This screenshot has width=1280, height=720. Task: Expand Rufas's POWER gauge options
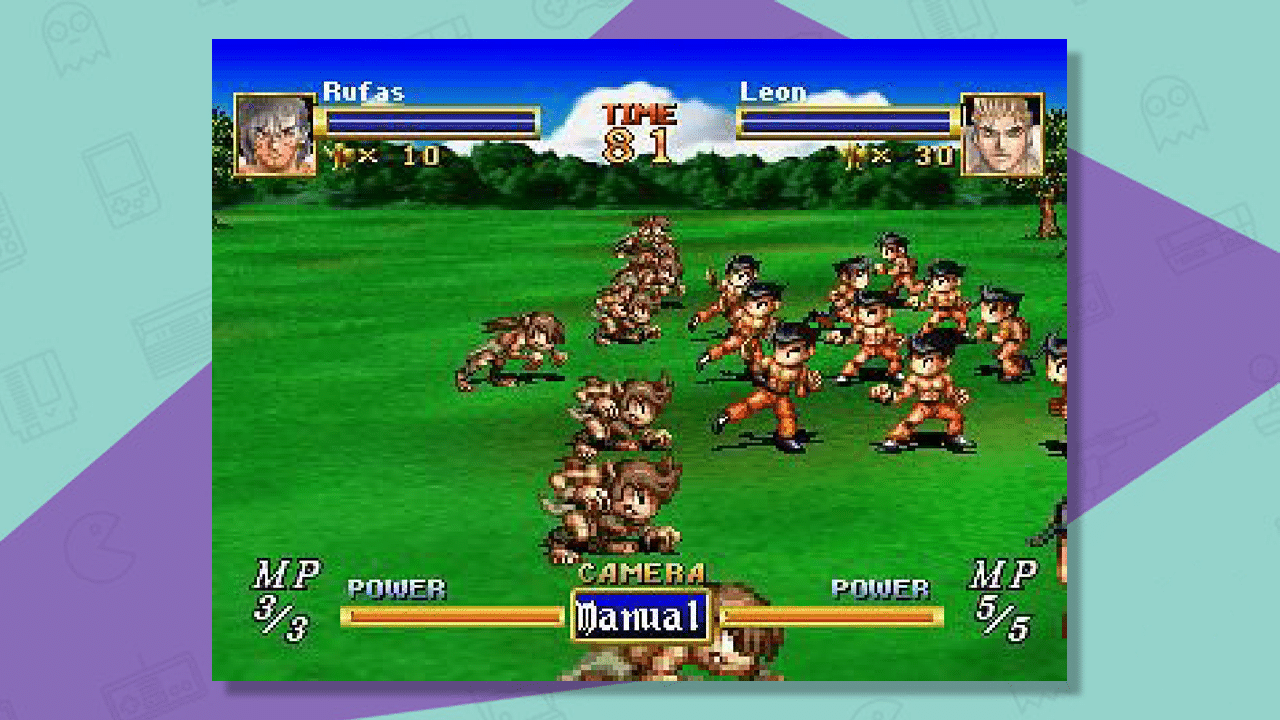451,617
